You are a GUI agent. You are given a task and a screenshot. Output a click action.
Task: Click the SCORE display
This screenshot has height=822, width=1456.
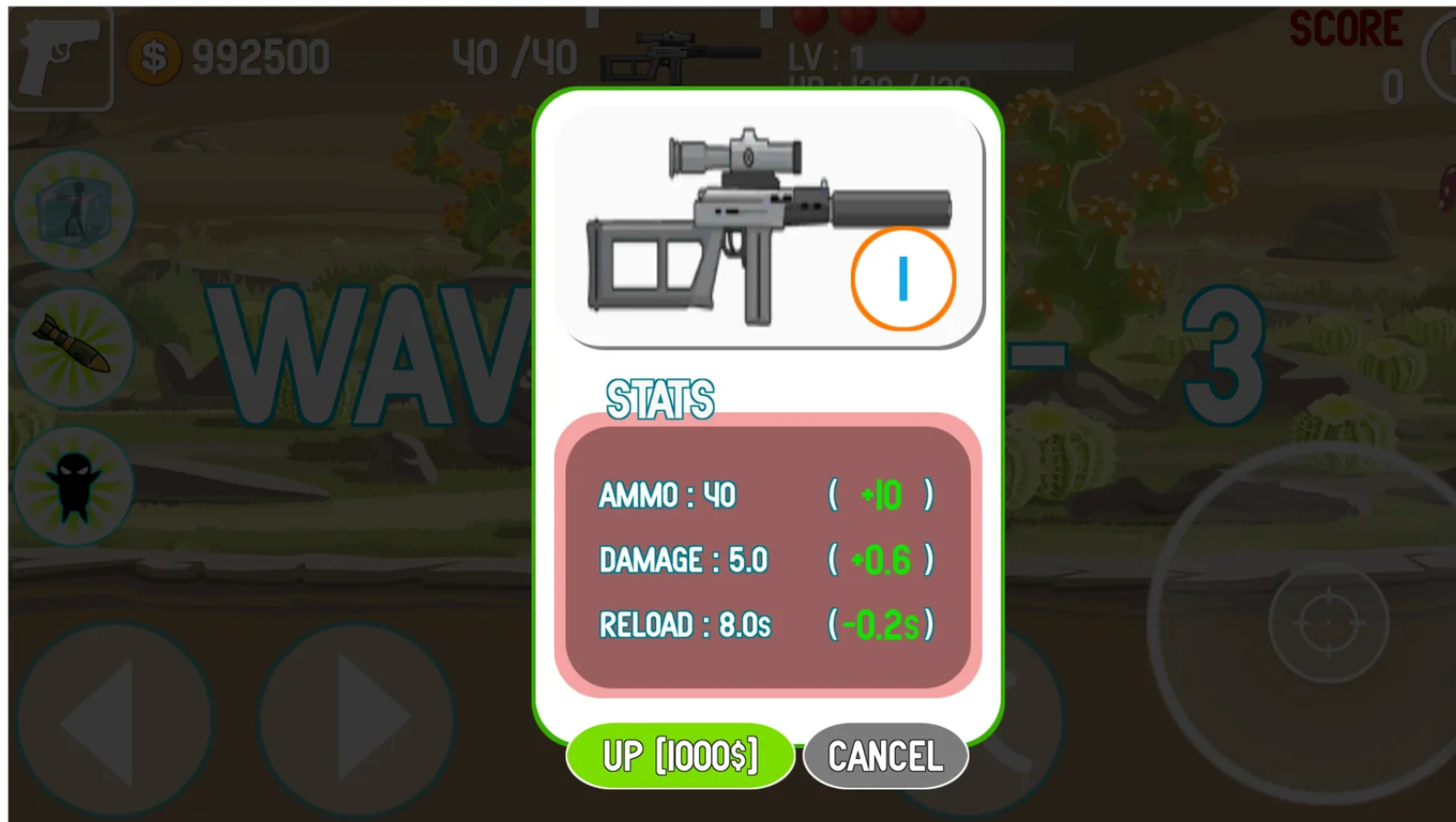pos(1345,27)
